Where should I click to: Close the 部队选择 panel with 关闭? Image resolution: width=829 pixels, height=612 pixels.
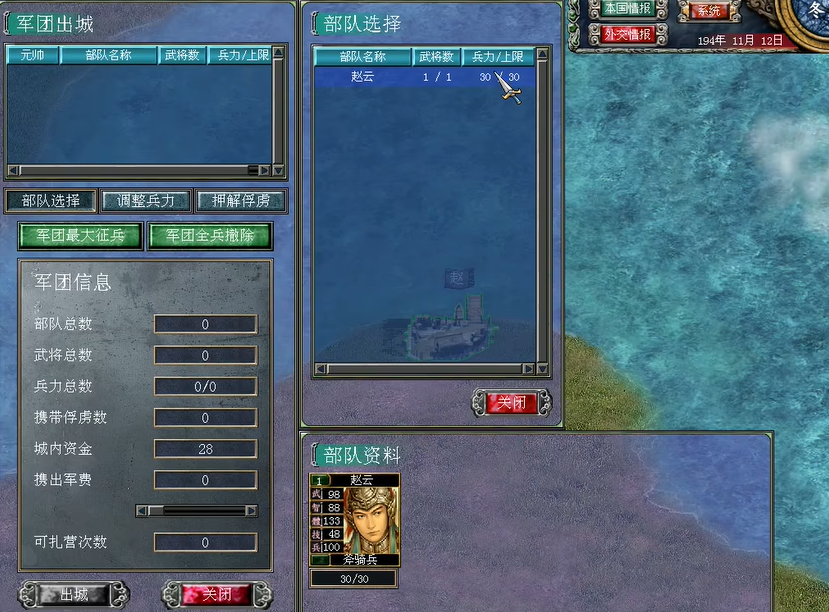click(511, 403)
